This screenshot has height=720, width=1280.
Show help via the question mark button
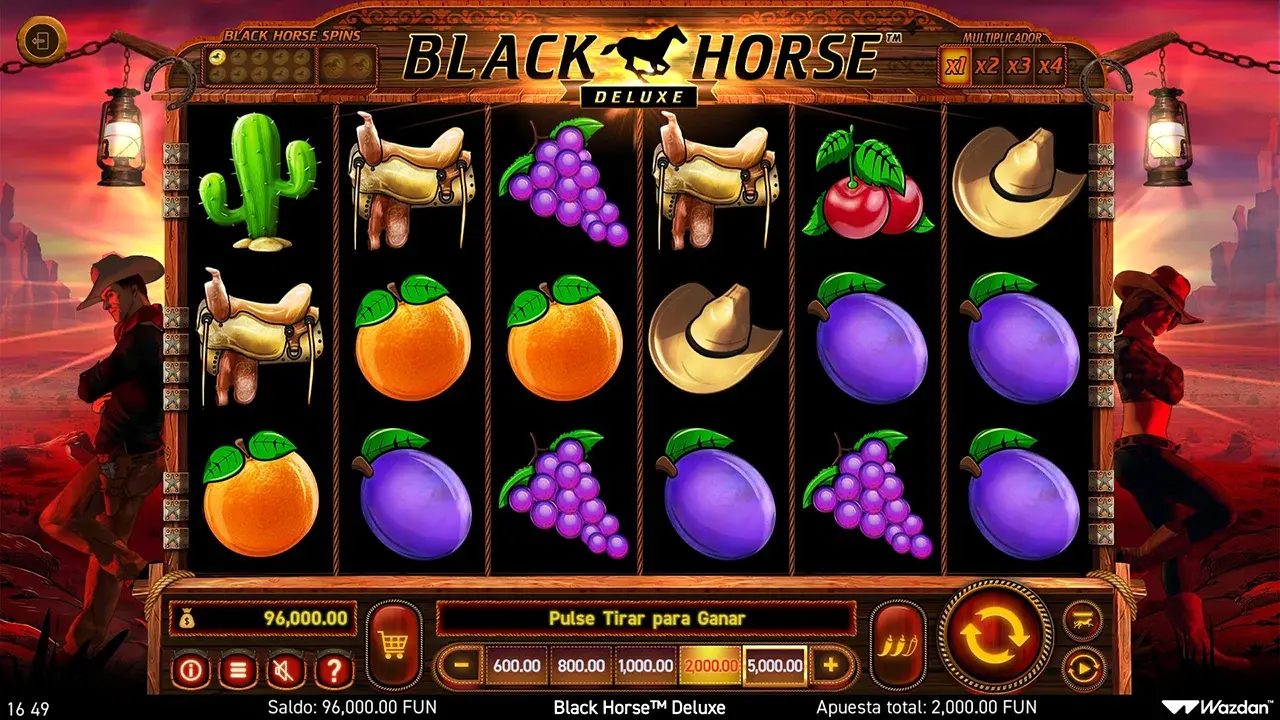tap(334, 670)
